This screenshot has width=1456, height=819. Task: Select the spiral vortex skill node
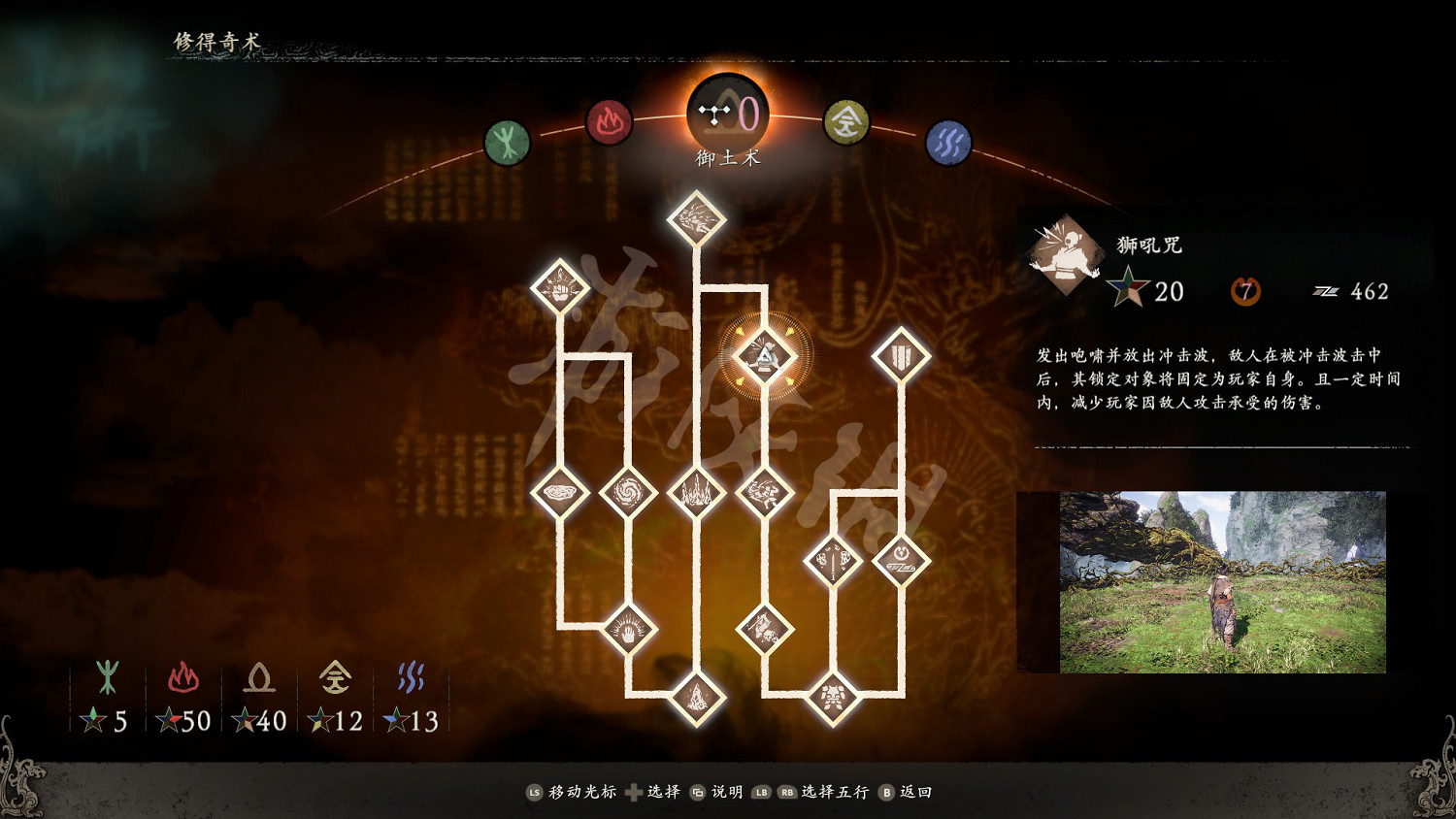[x=631, y=490]
